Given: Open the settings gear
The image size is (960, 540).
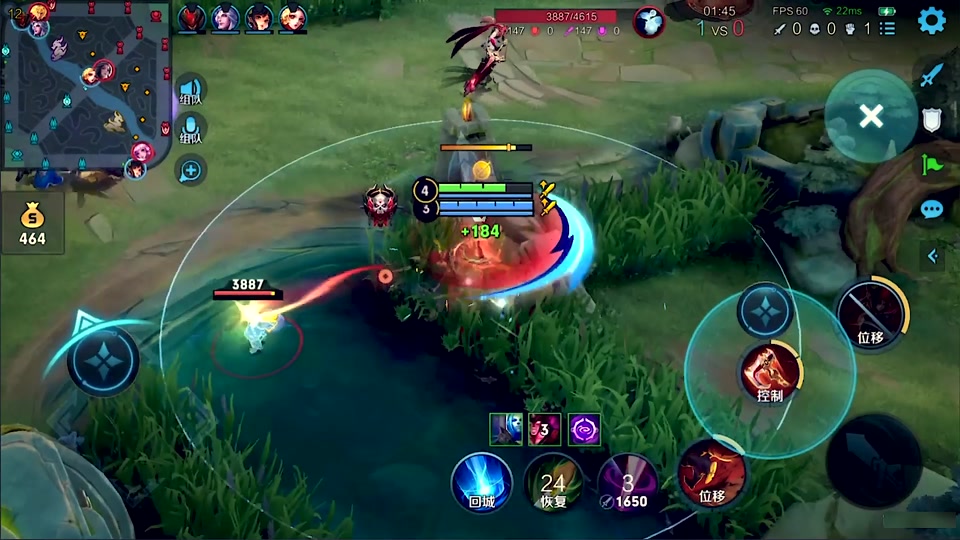Looking at the screenshot, I should (x=932, y=21).
